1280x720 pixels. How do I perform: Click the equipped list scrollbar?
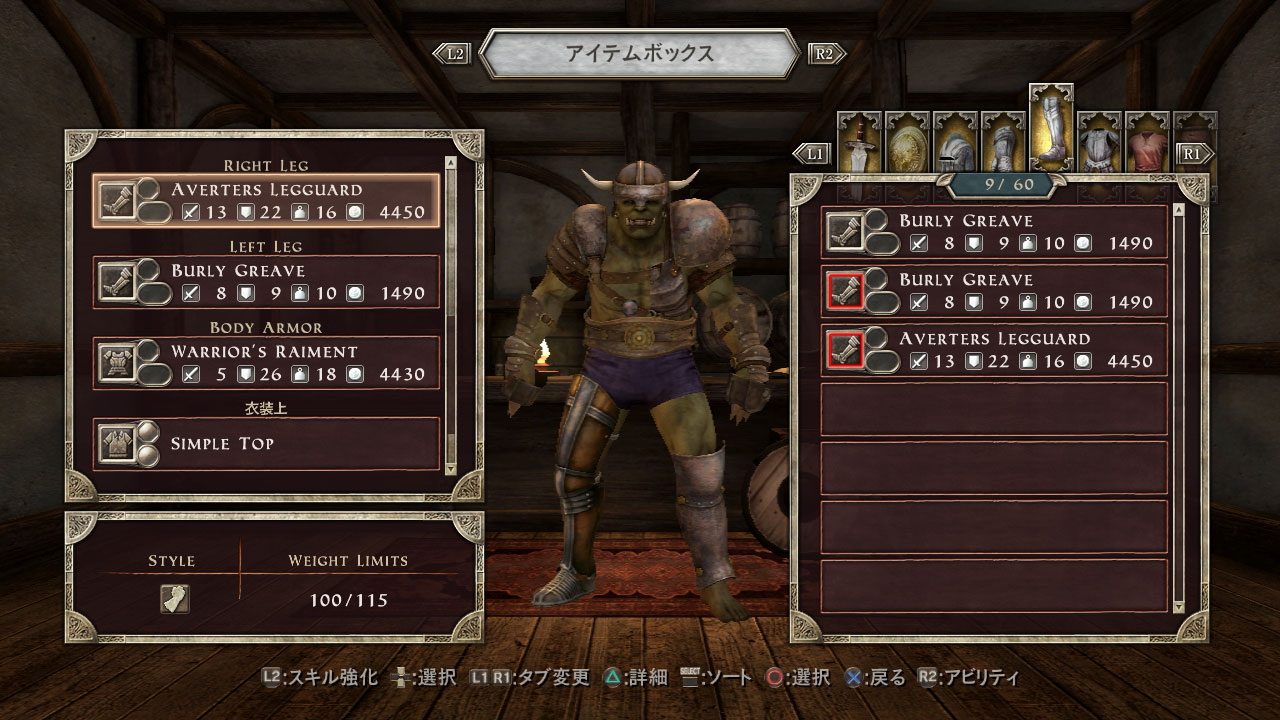(x=450, y=313)
